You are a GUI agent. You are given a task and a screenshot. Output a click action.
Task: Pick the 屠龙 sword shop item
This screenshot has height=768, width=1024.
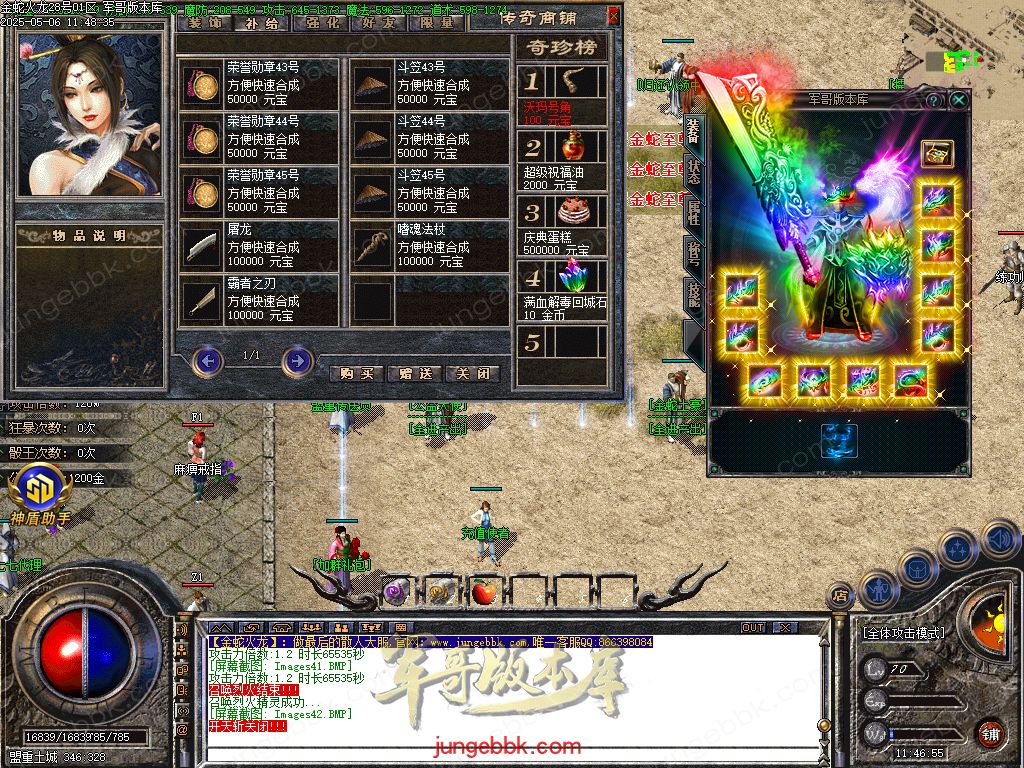(260, 245)
